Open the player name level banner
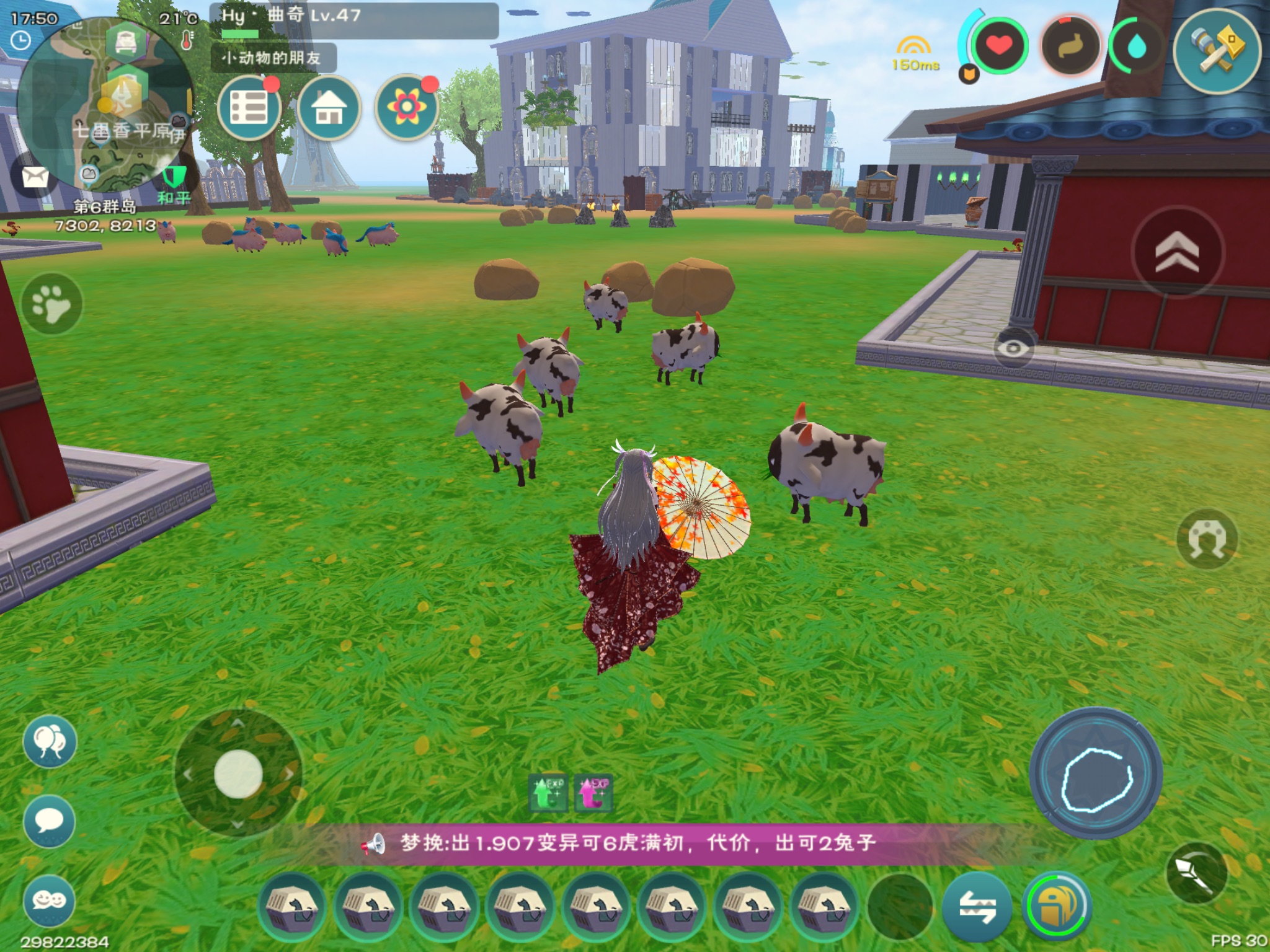This screenshot has width=1270, height=952. pos(353,20)
